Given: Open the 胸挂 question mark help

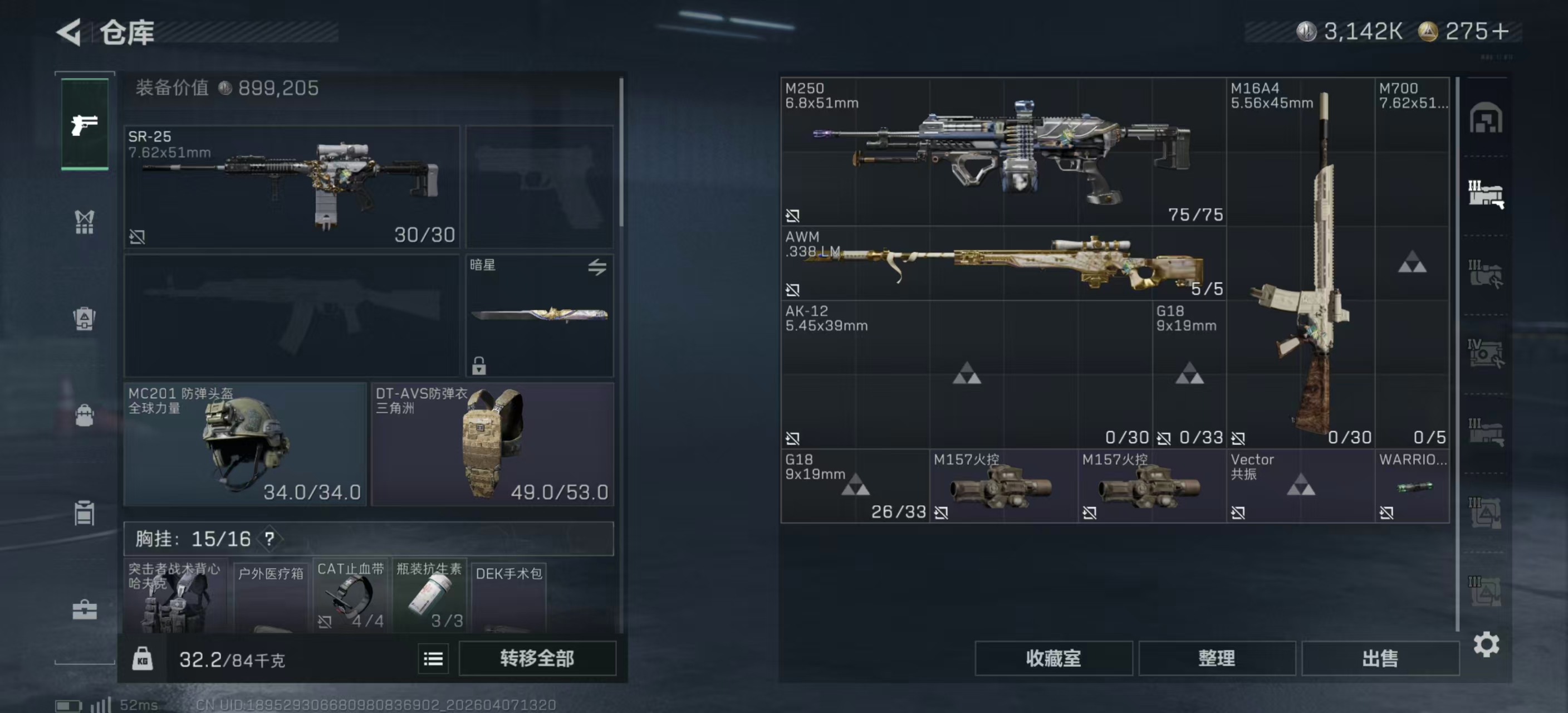Looking at the screenshot, I should point(269,539).
